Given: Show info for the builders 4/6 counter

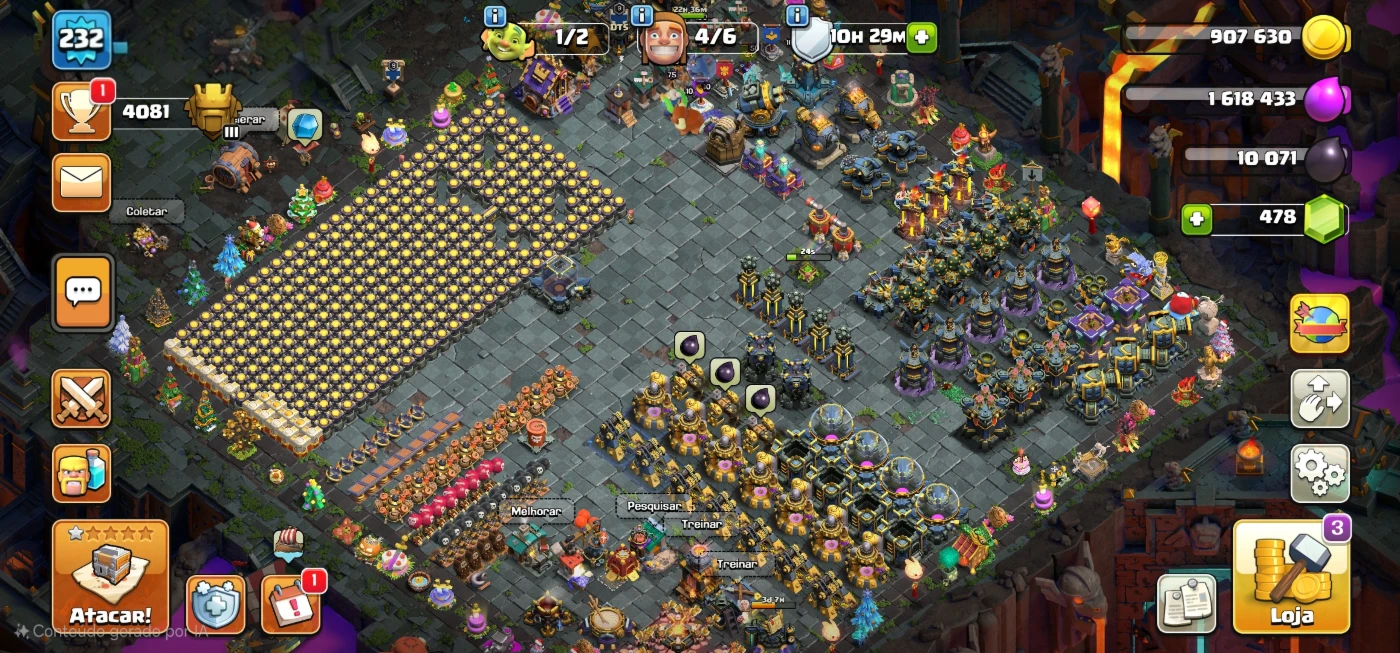Looking at the screenshot, I should 642,16.
